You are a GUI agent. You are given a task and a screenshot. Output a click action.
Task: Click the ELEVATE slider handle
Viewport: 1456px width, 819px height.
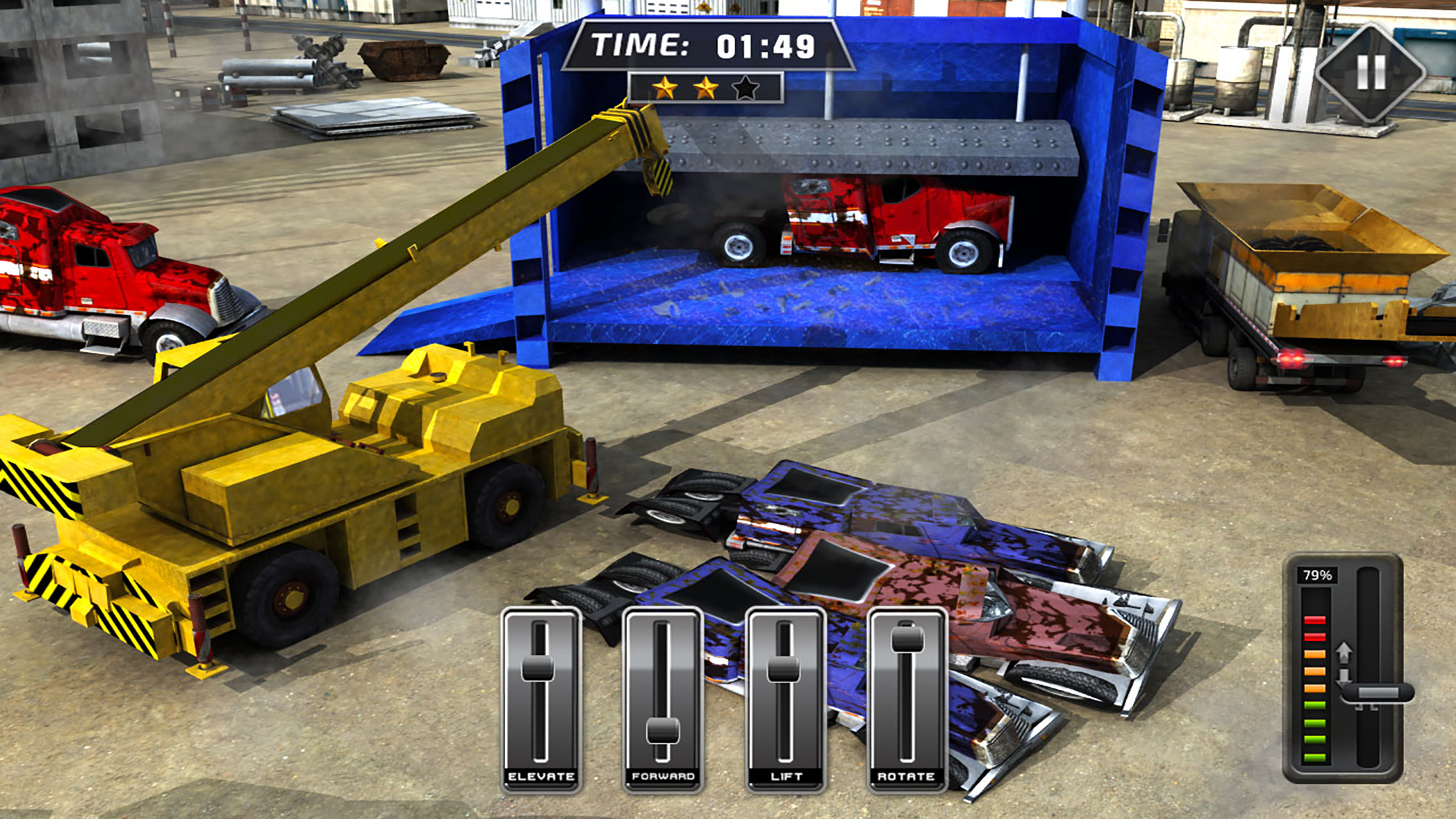click(539, 667)
